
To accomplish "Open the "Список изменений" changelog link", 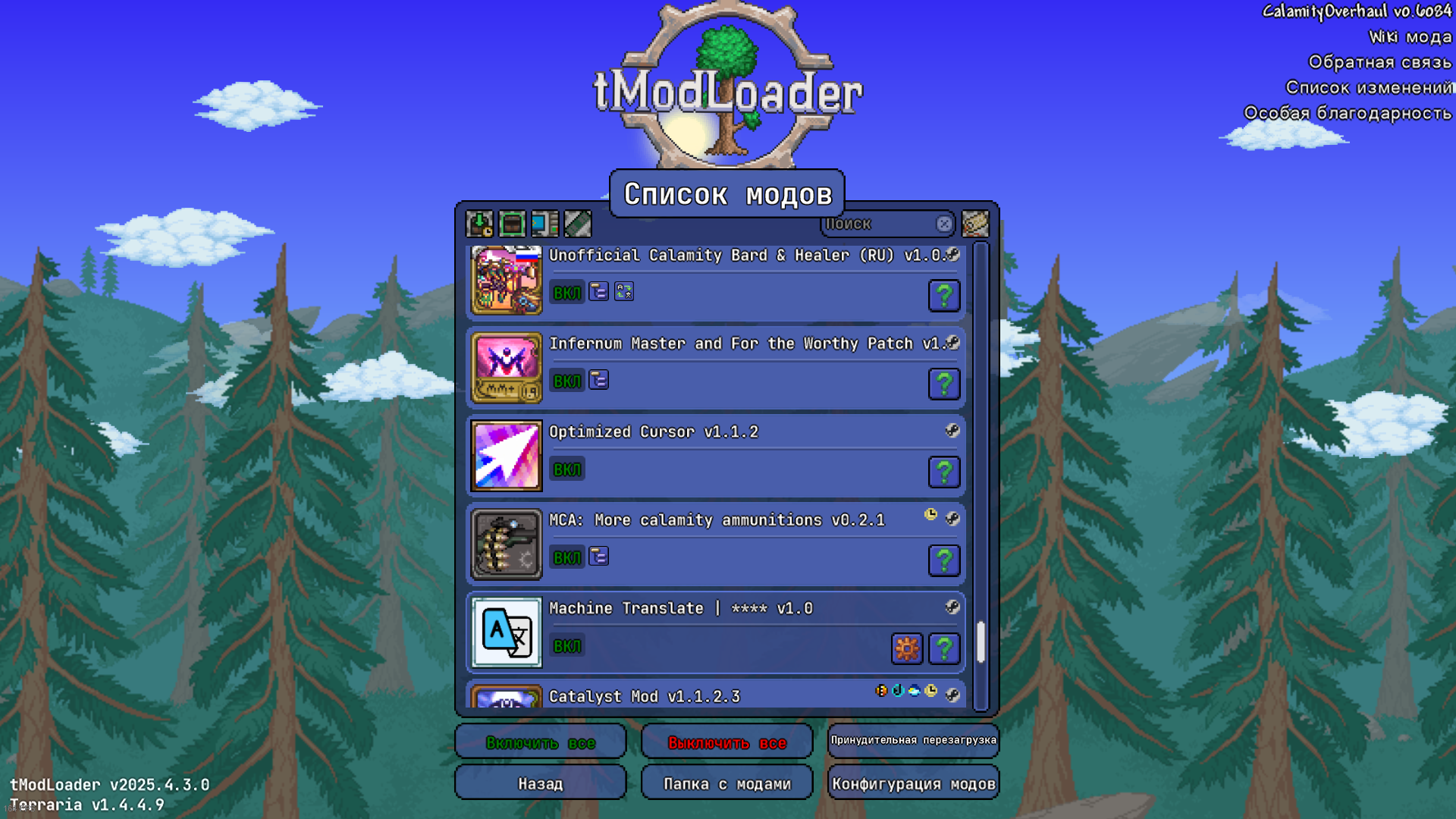I will click(x=1369, y=87).
